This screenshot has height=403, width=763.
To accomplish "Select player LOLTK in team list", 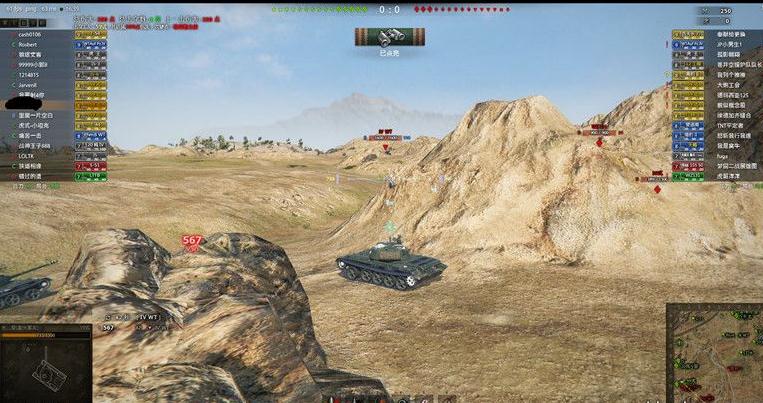I will (x=26, y=156).
